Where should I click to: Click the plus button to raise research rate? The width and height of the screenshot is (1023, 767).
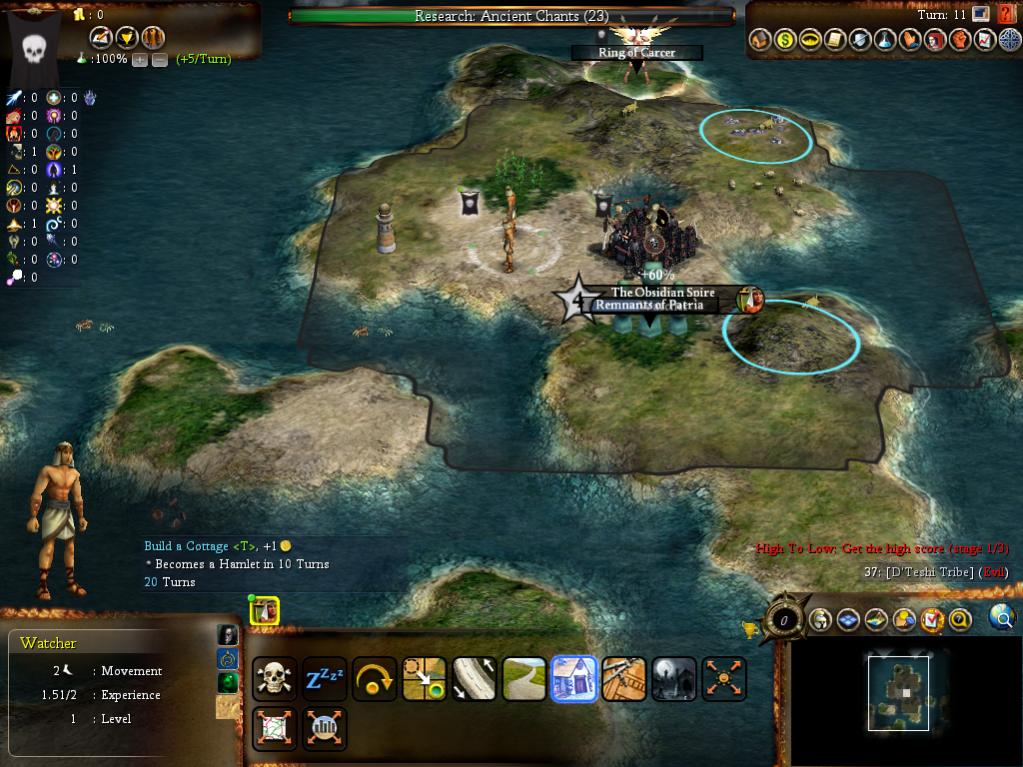pyautogui.click(x=139, y=59)
